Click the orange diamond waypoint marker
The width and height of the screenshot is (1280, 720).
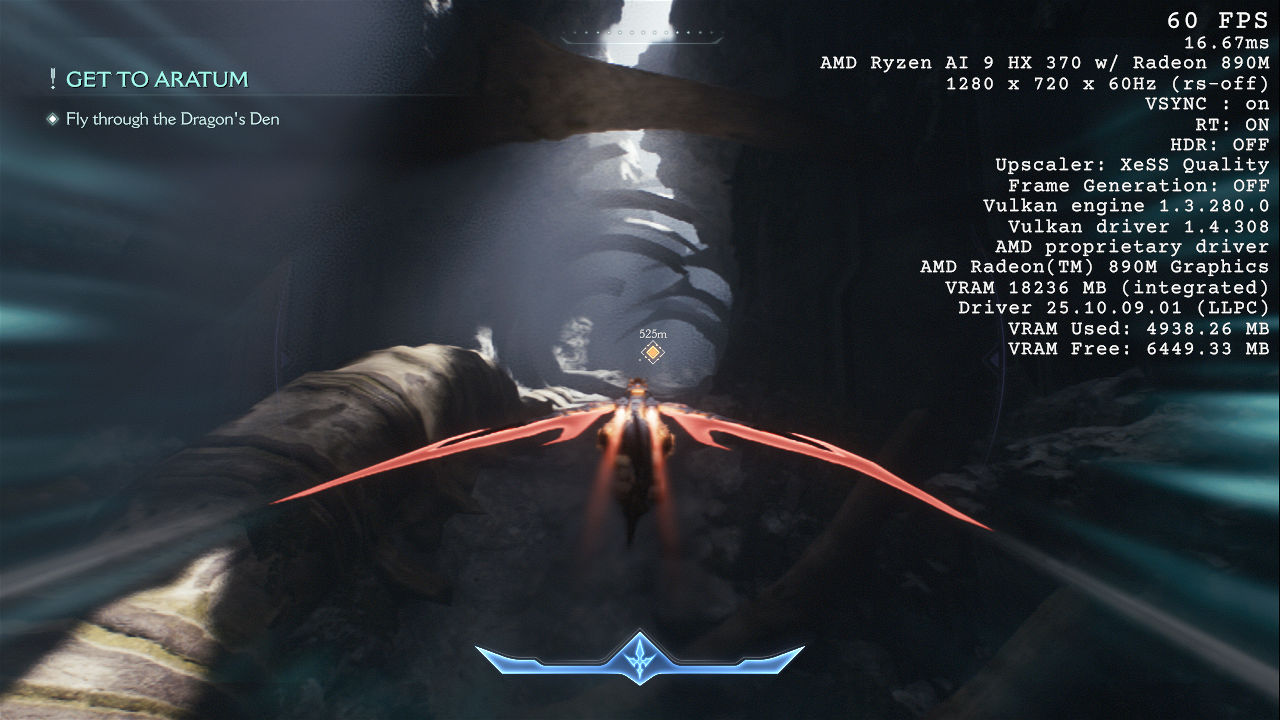(x=652, y=352)
